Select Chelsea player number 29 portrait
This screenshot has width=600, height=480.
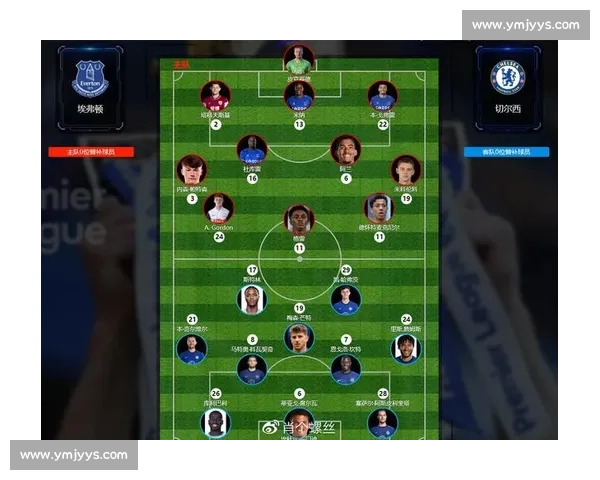point(346,299)
